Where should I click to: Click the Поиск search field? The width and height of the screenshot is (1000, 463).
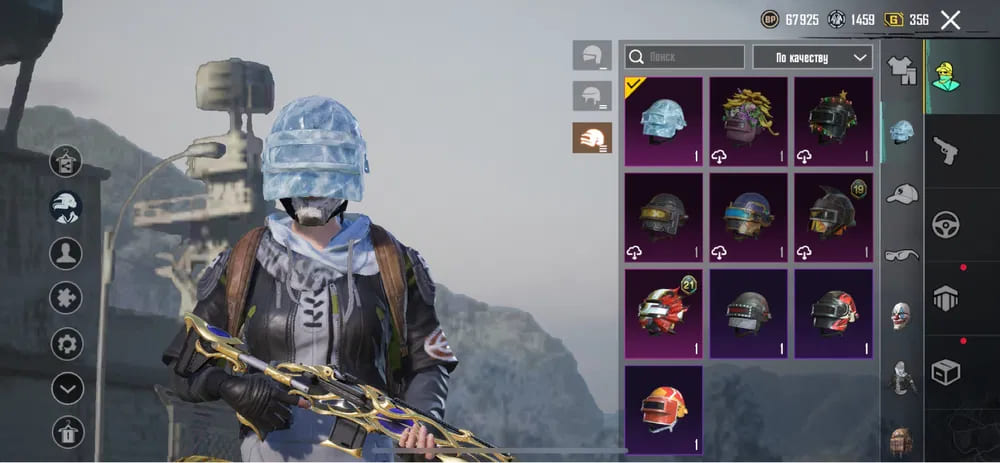pyautogui.click(x=684, y=57)
